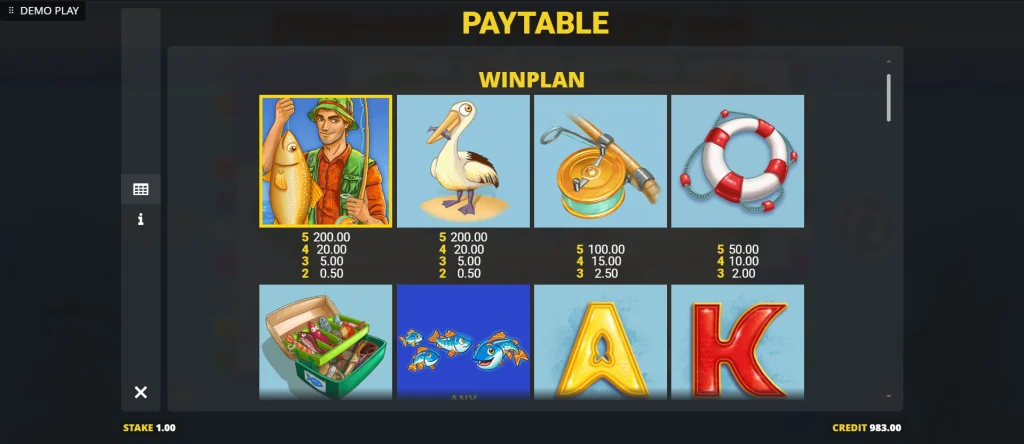Close the paytable with the X button

point(141,392)
